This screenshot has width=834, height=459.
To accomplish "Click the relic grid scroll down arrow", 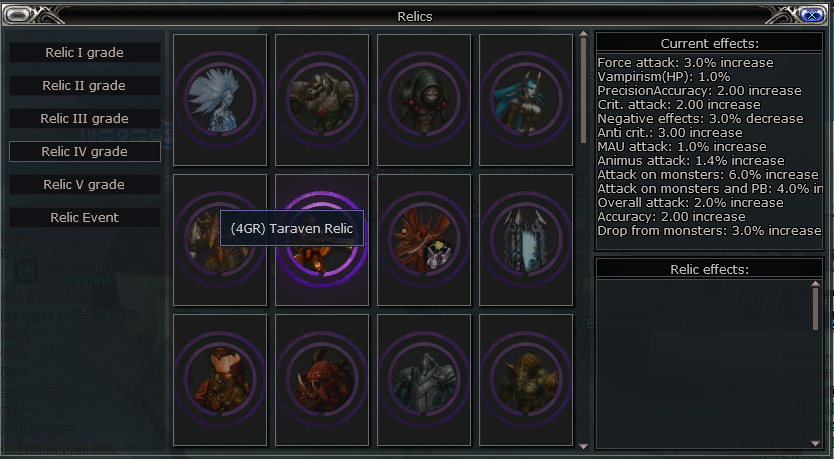I will coord(584,446).
